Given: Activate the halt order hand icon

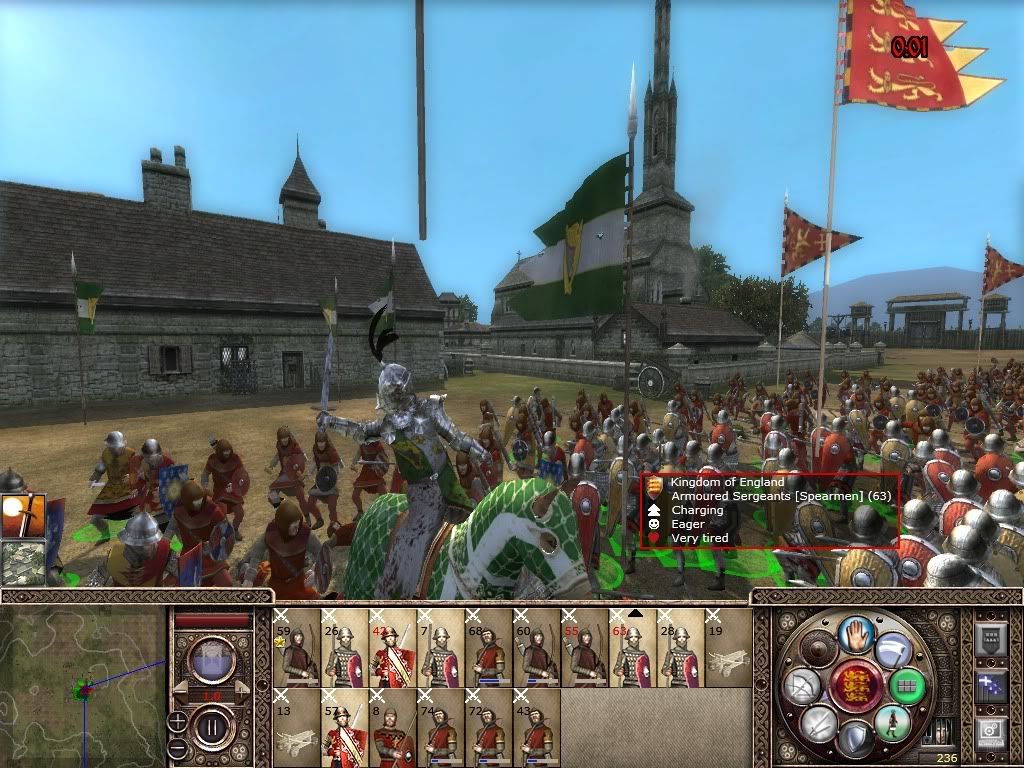Looking at the screenshot, I should click(x=856, y=634).
